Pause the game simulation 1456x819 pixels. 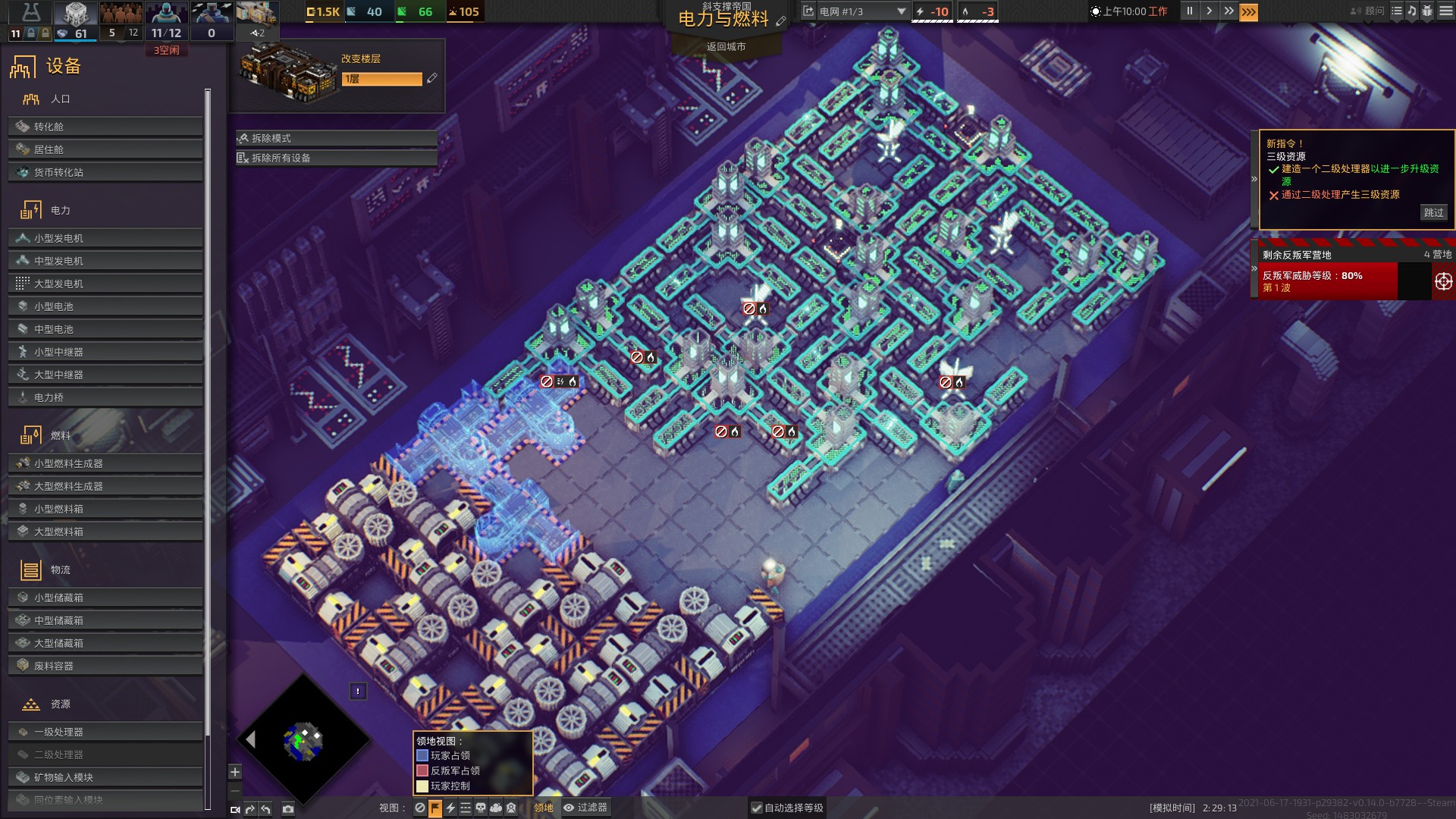(1189, 11)
